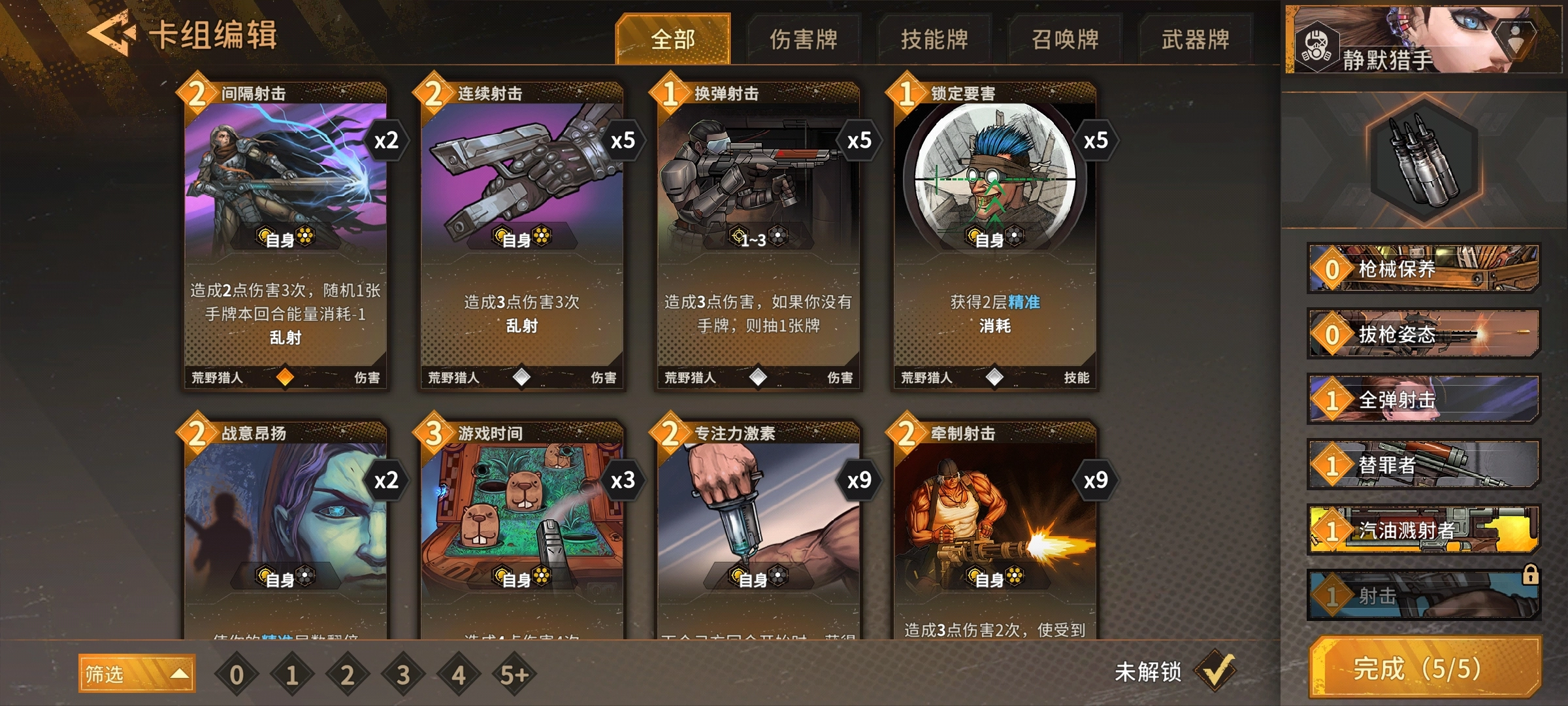This screenshot has width=1568, height=706.
Task: Select 全弹射击 in the deck list
Action: 1424,399
